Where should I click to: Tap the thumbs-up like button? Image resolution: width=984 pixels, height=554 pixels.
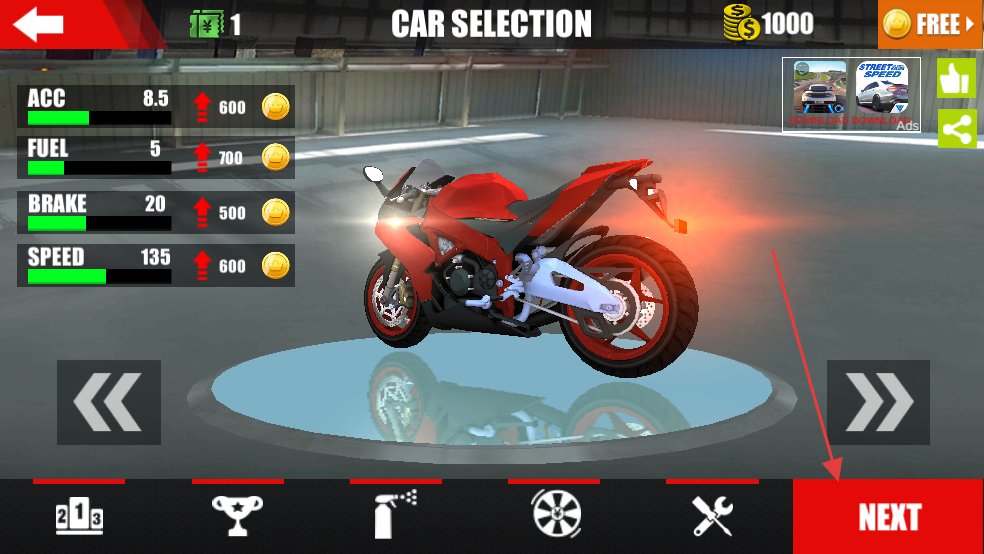(x=956, y=79)
